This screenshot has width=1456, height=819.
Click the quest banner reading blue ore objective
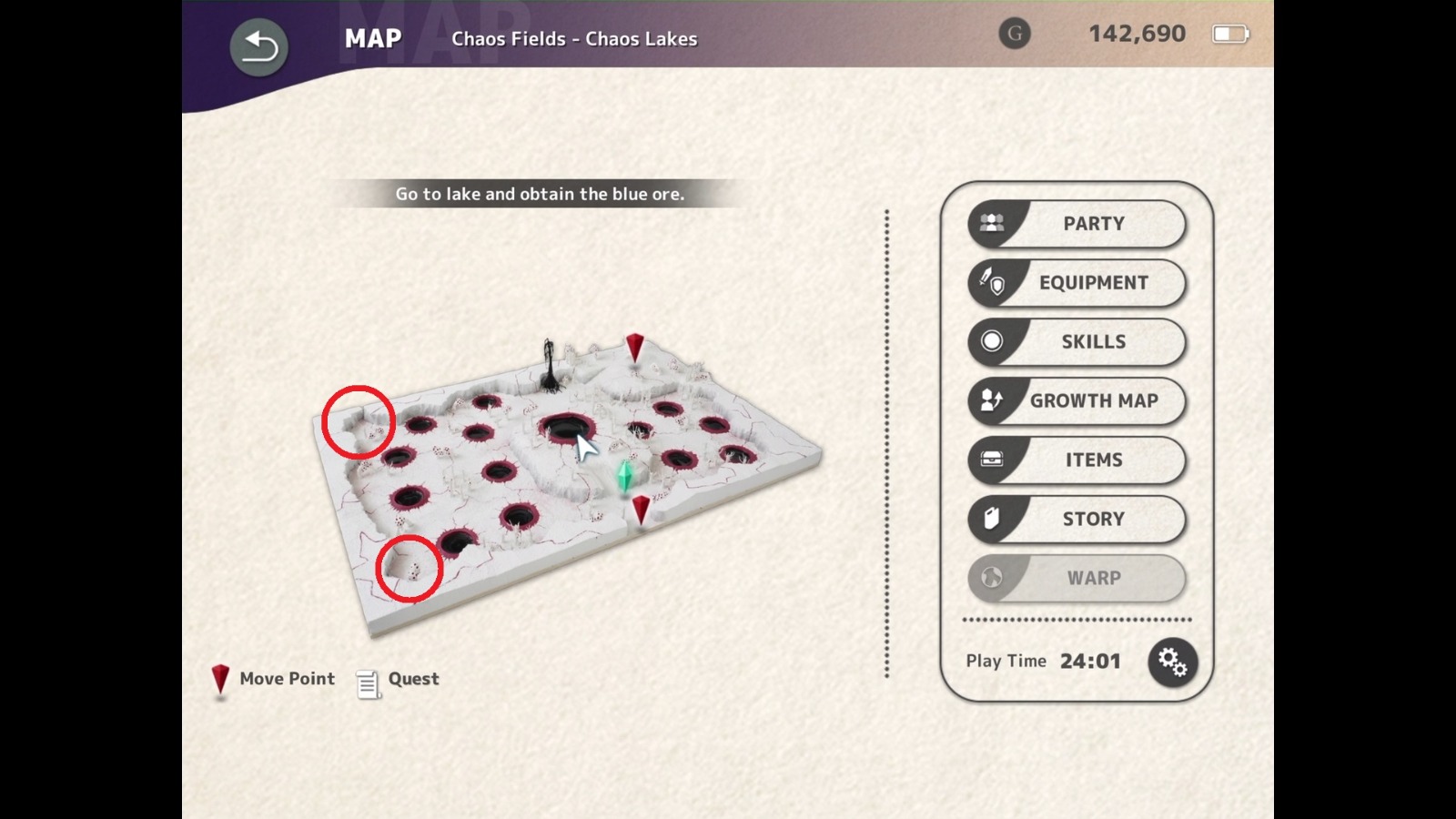click(539, 194)
